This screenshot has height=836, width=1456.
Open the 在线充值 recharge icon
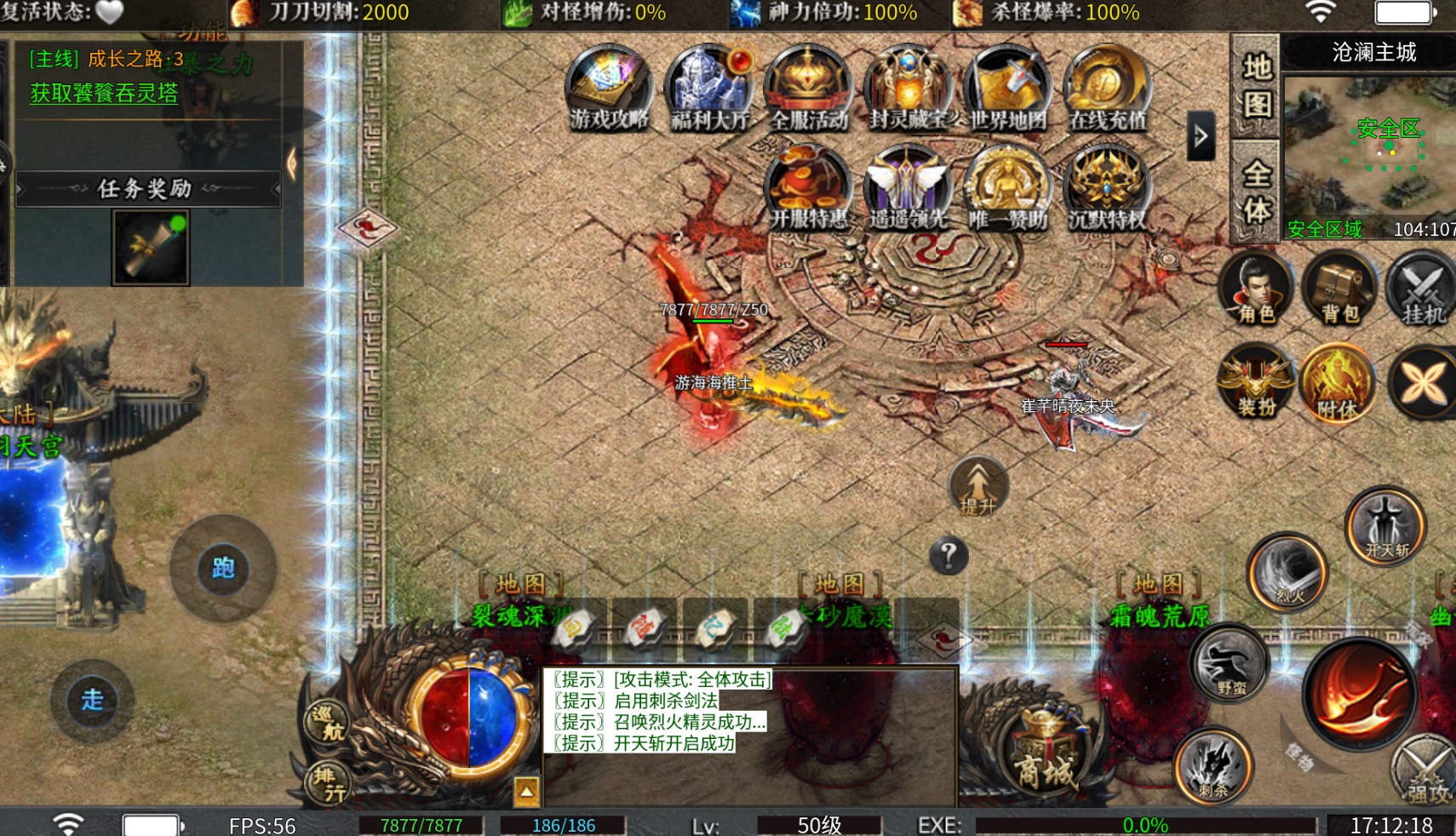1107,89
